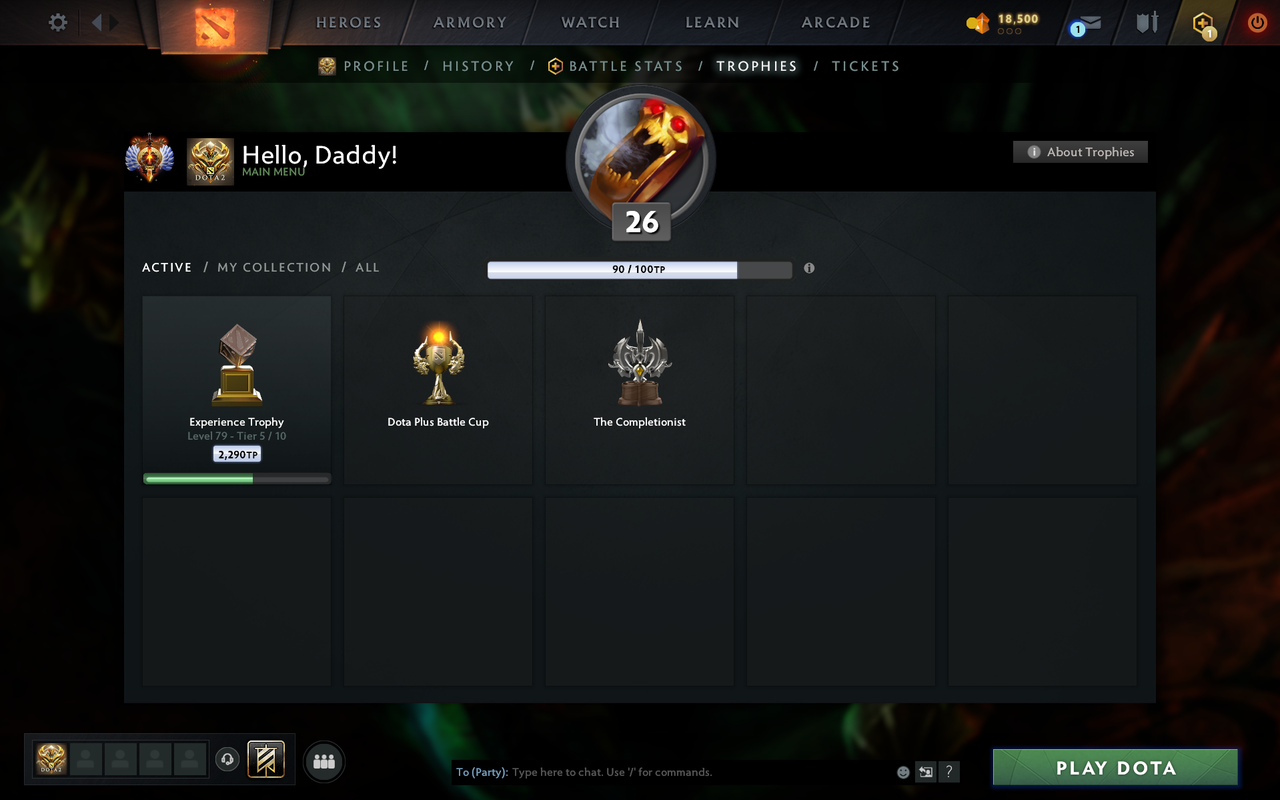Click the power/exit icon top right

click(1257, 22)
